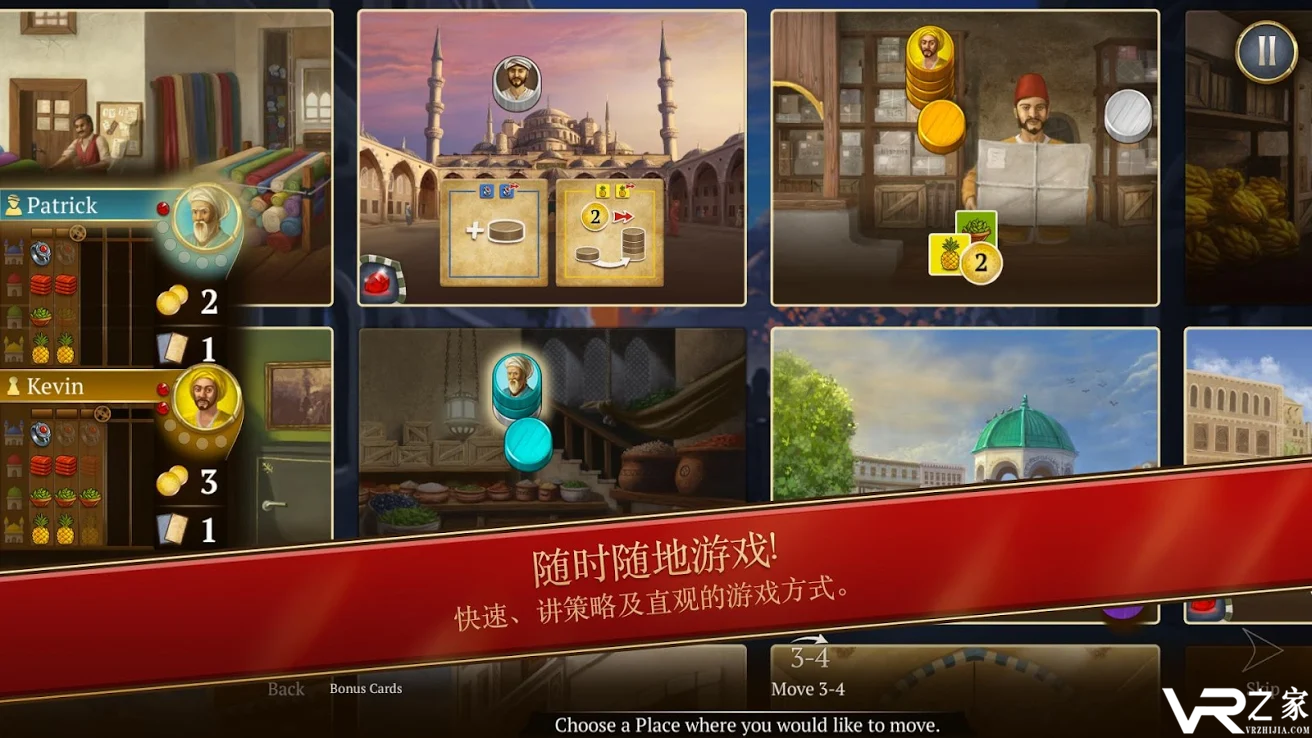Open the Bonus Cards view

pos(366,688)
